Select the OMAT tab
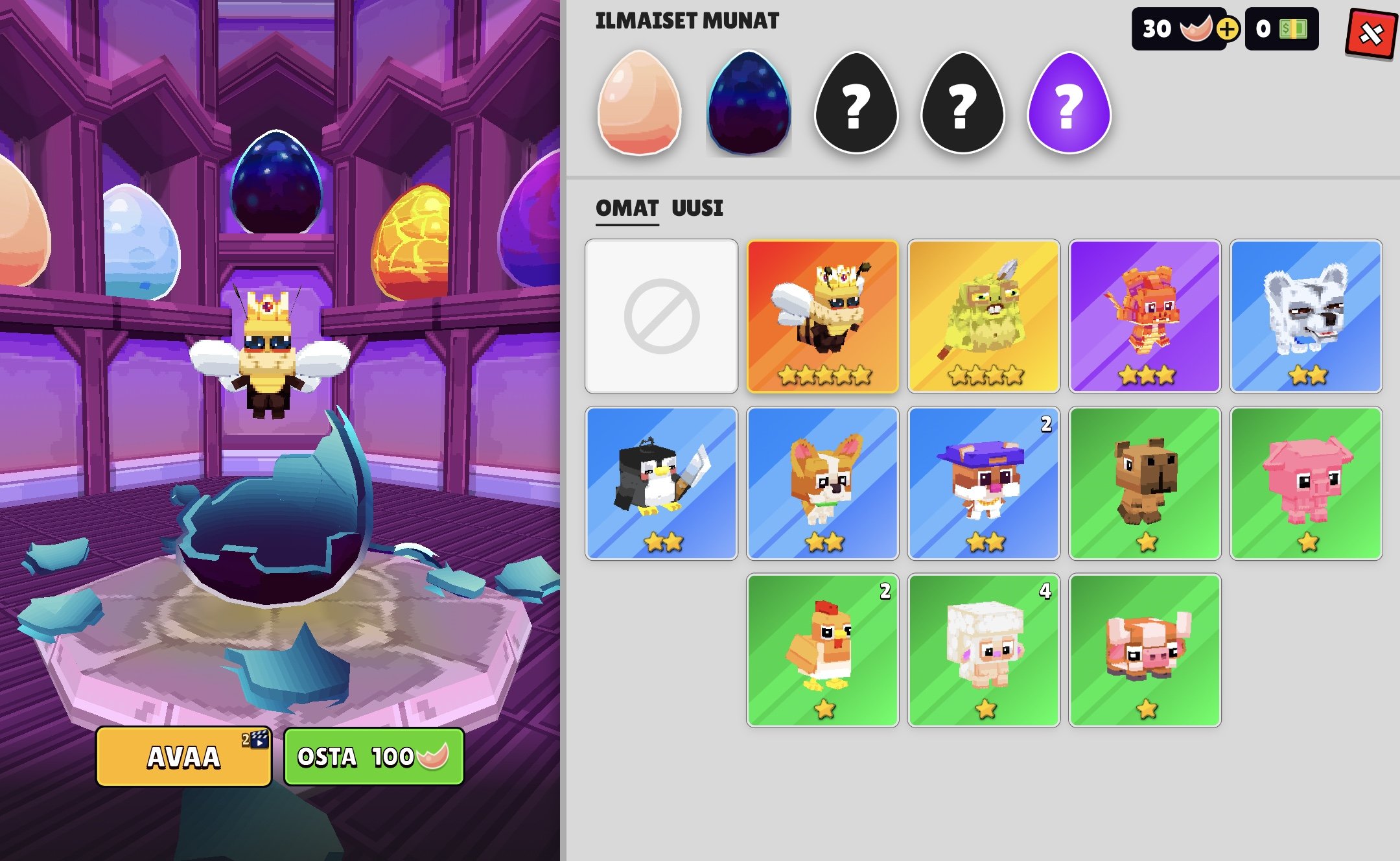Viewport: 1400px width, 861px height. pos(627,208)
